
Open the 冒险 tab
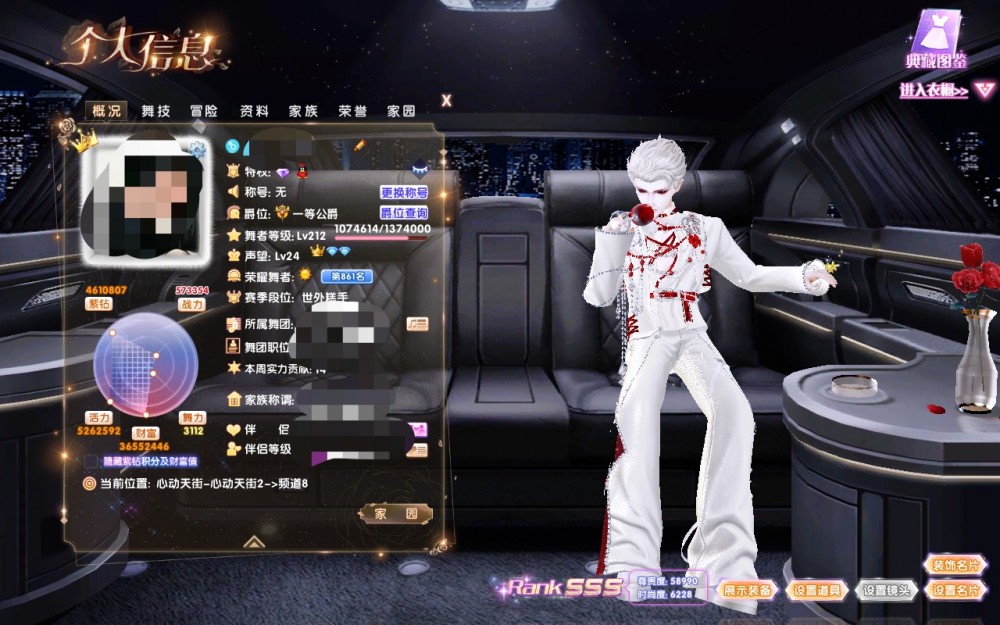(x=204, y=111)
